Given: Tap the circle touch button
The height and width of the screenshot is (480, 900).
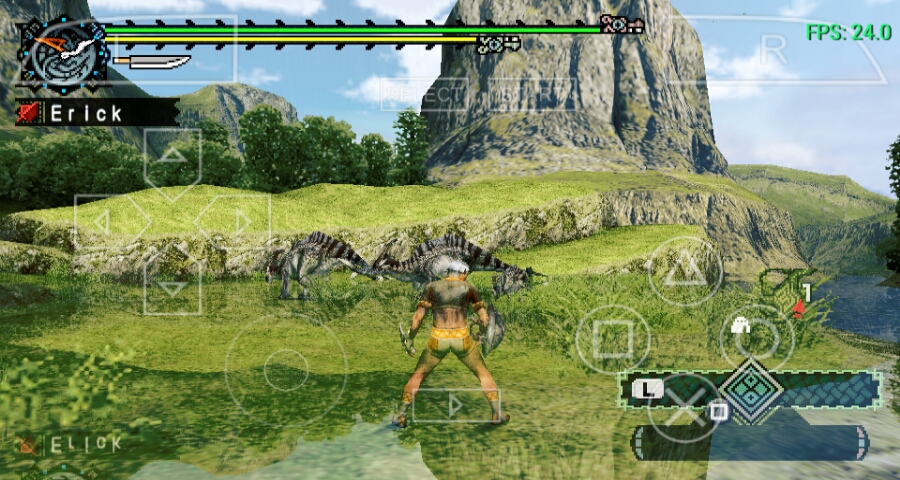Looking at the screenshot, I should click(x=757, y=339).
